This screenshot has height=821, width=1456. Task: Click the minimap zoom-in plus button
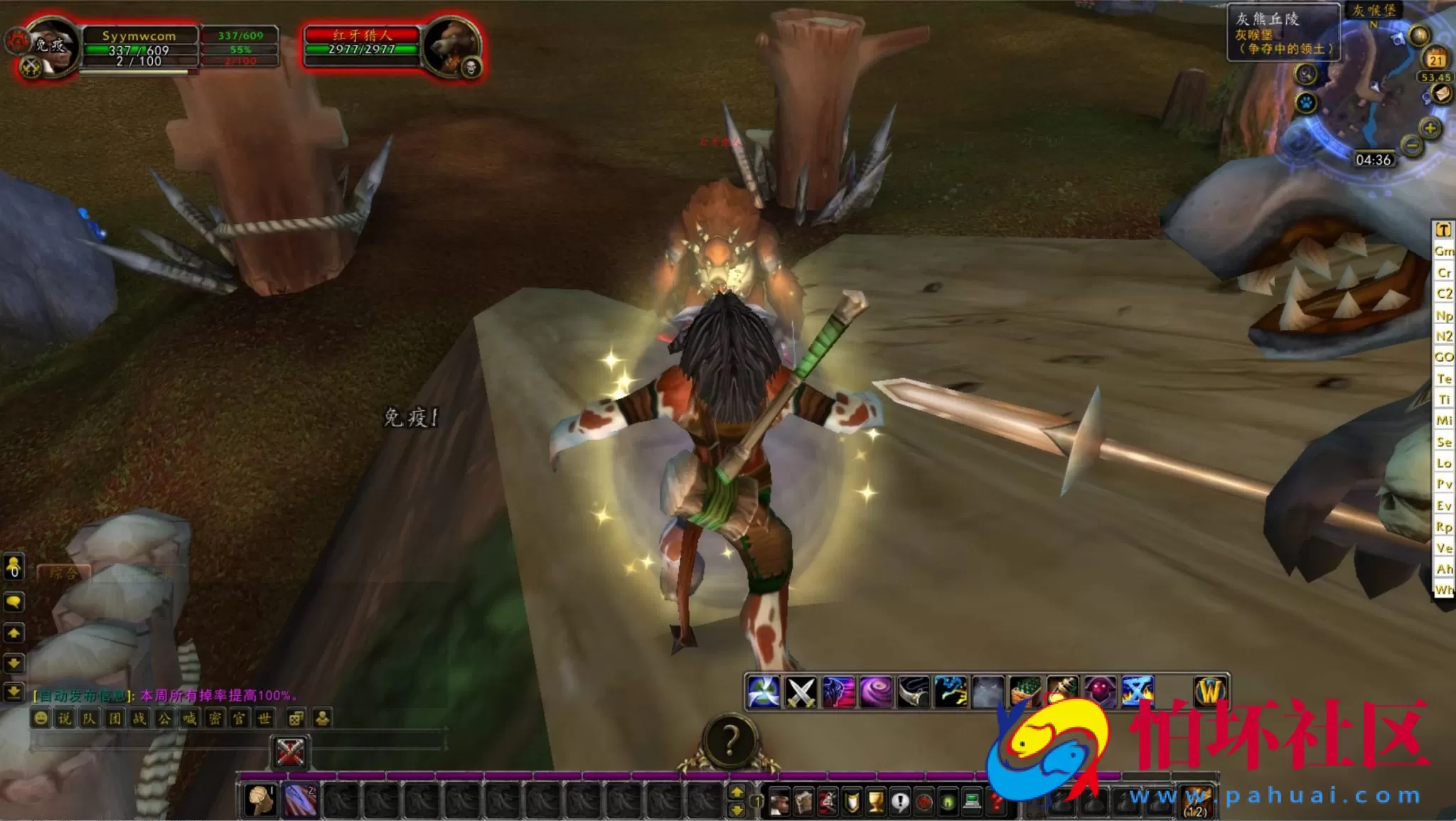[x=1429, y=128]
